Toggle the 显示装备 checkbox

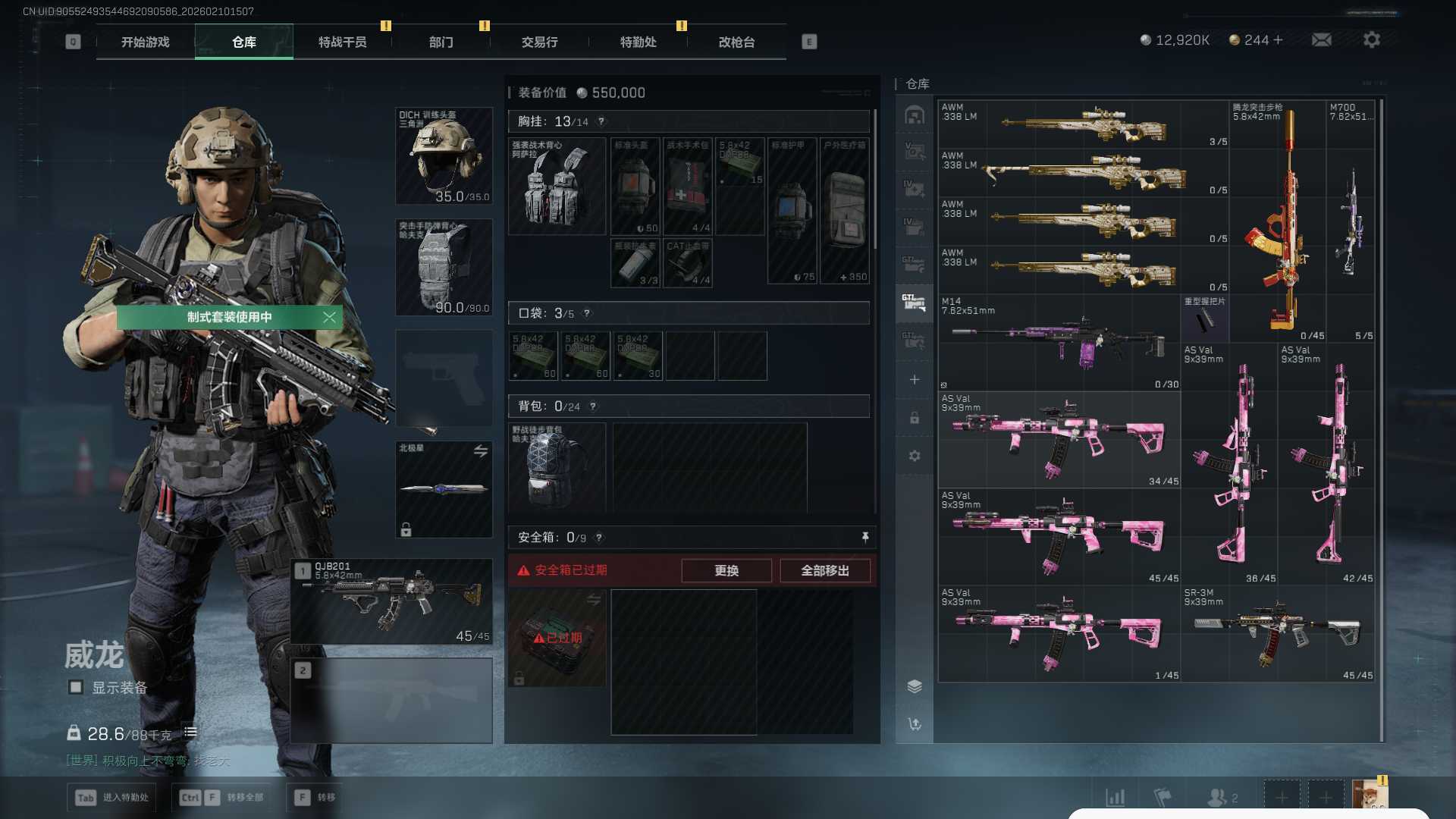tap(76, 687)
